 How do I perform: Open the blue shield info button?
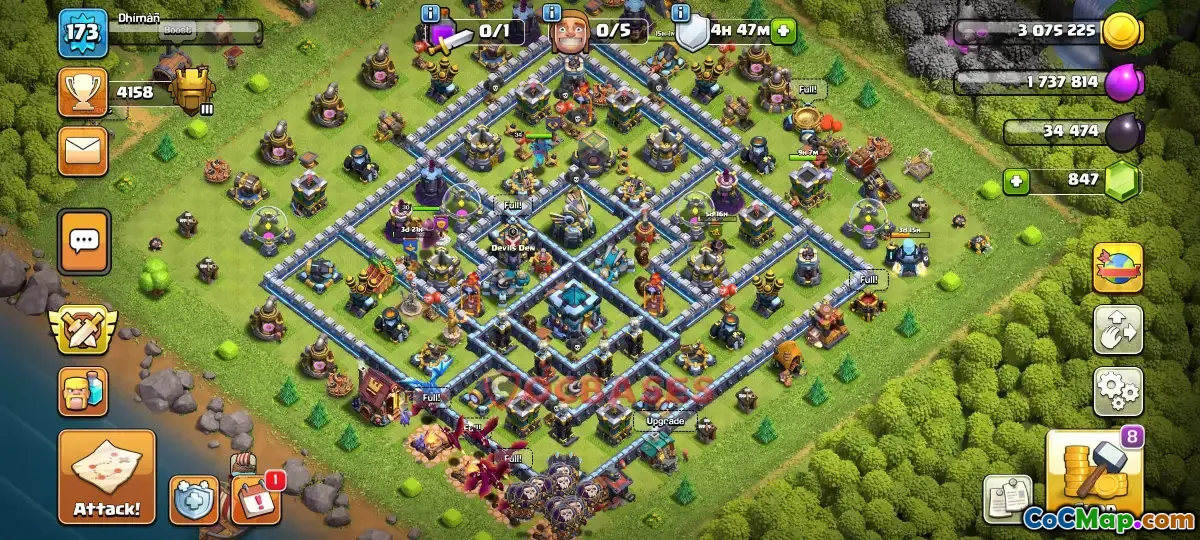(x=194, y=498)
